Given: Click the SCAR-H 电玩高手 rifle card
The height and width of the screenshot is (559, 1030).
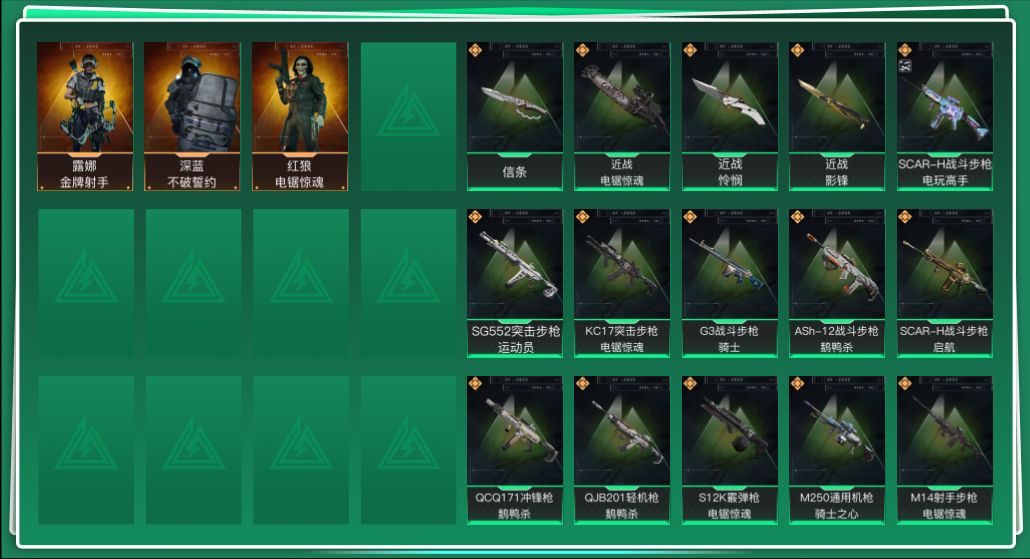Looking at the screenshot, I should pos(944,116).
